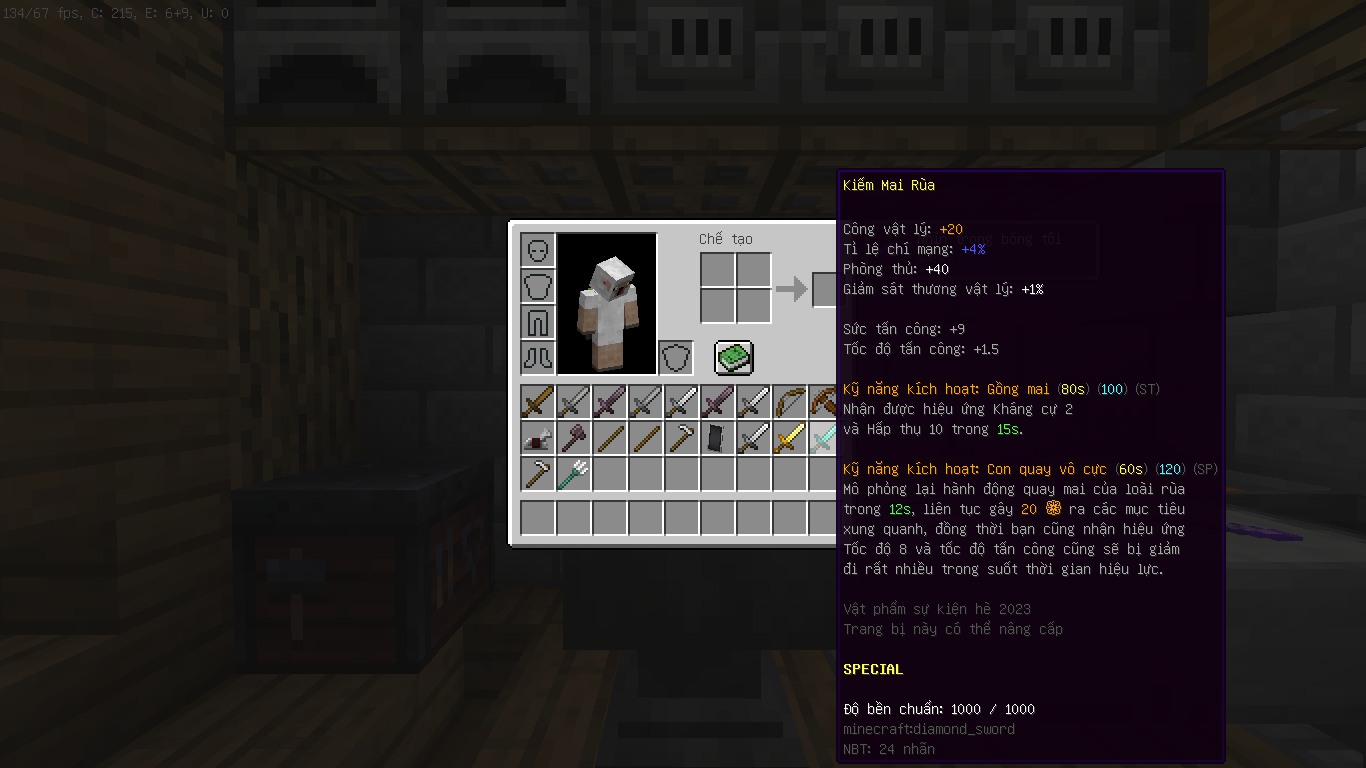This screenshot has width=1366, height=768.
Task: Open the green recipe book
Action: pos(734,357)
